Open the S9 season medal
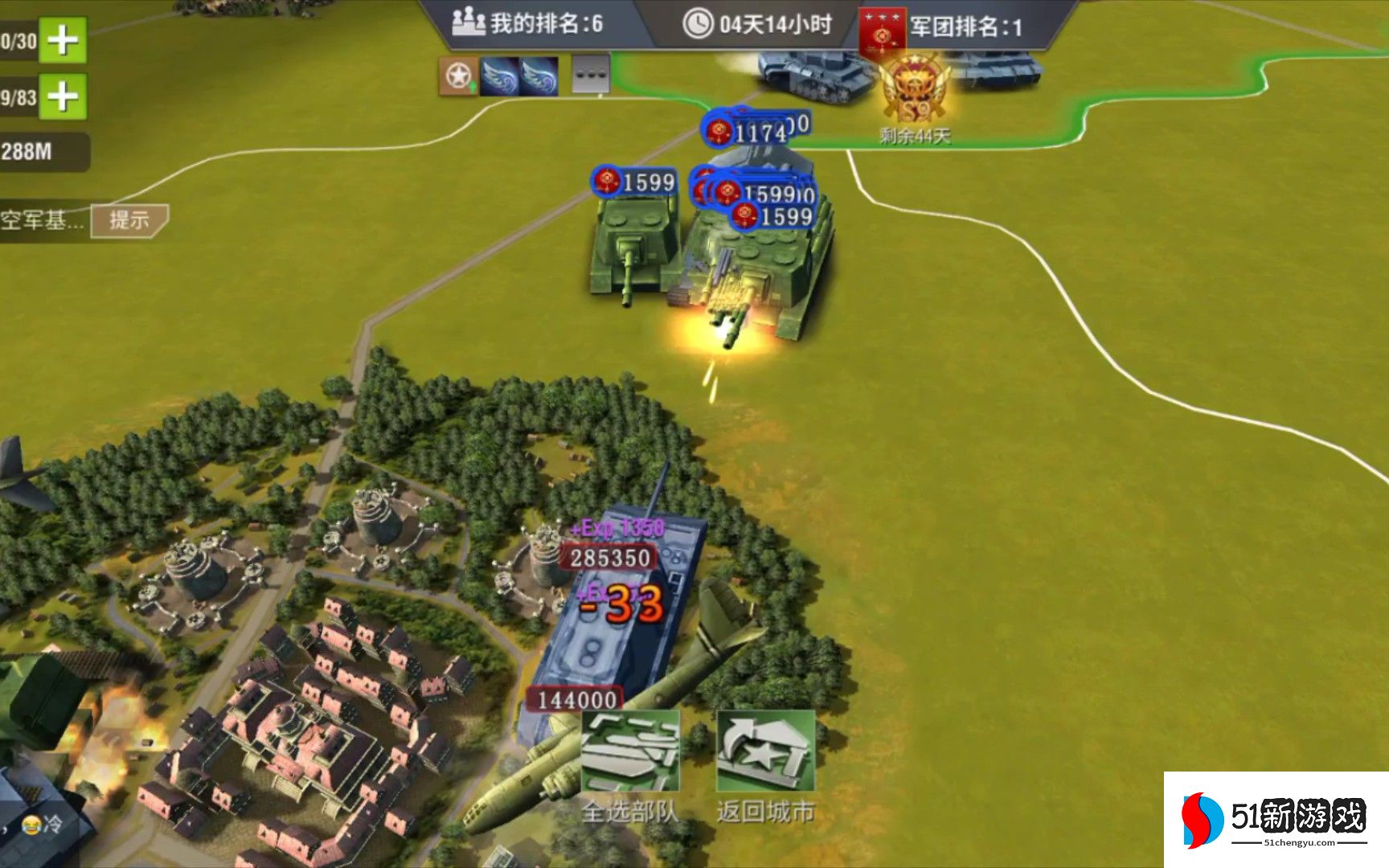The width and height of the screenshot is (1389, 868). pos(915,92)
